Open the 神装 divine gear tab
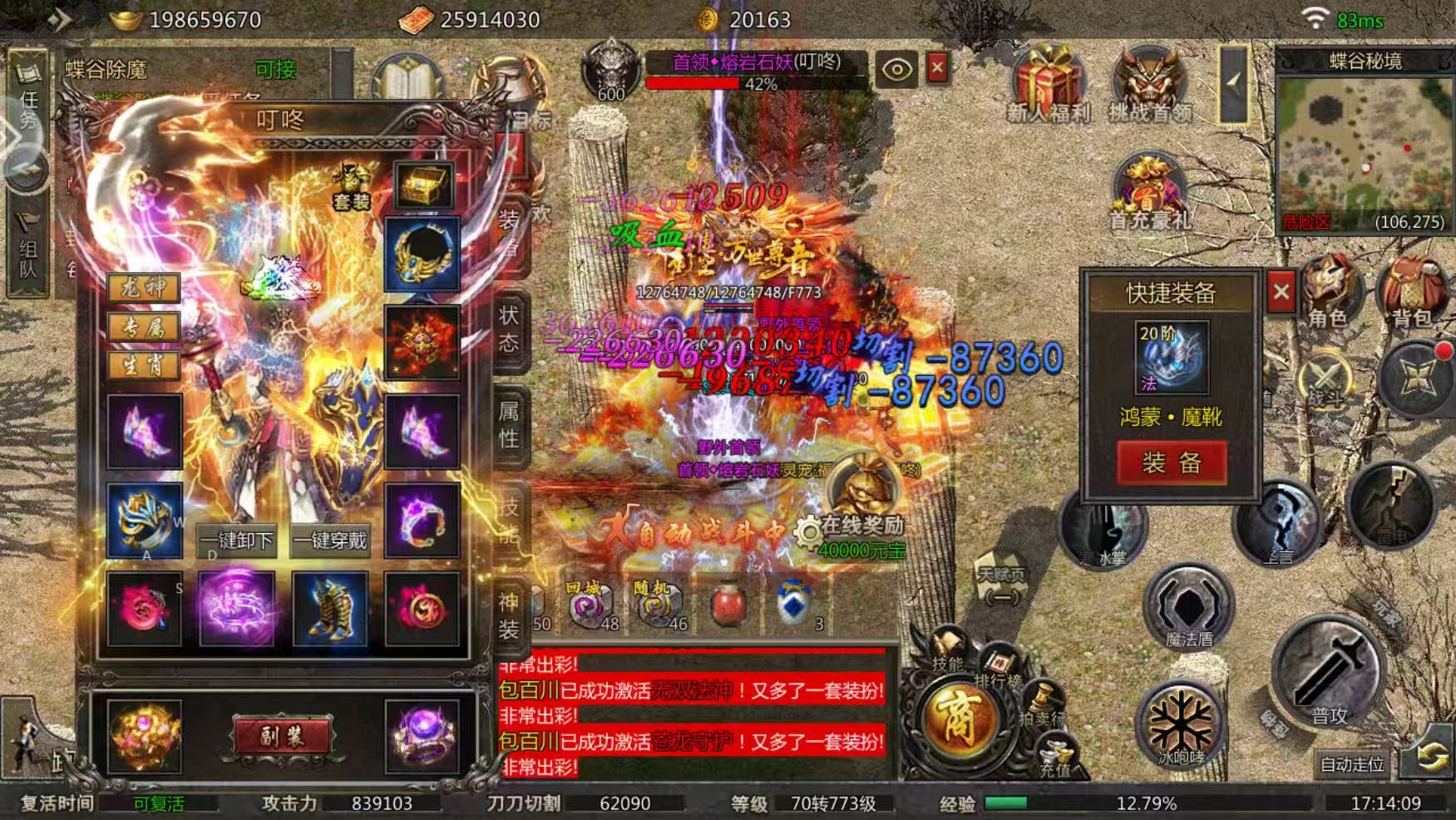 tap(509, 615)
